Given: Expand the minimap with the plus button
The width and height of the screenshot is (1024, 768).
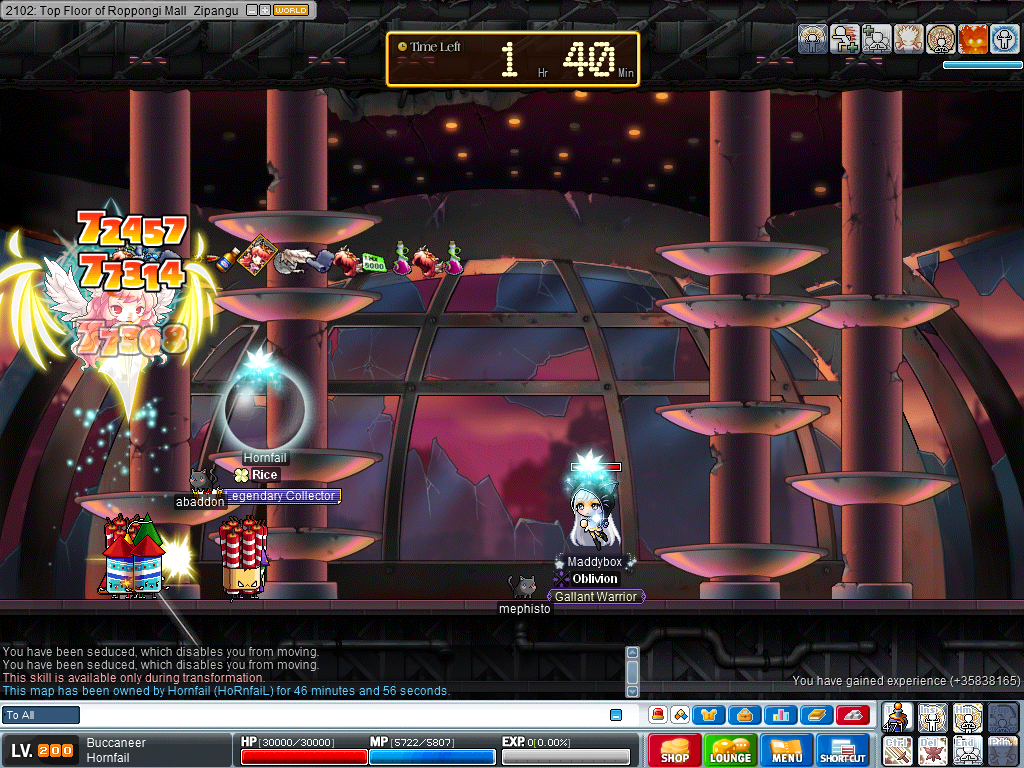Looking at the screenshot, I should tap(264, 10).
